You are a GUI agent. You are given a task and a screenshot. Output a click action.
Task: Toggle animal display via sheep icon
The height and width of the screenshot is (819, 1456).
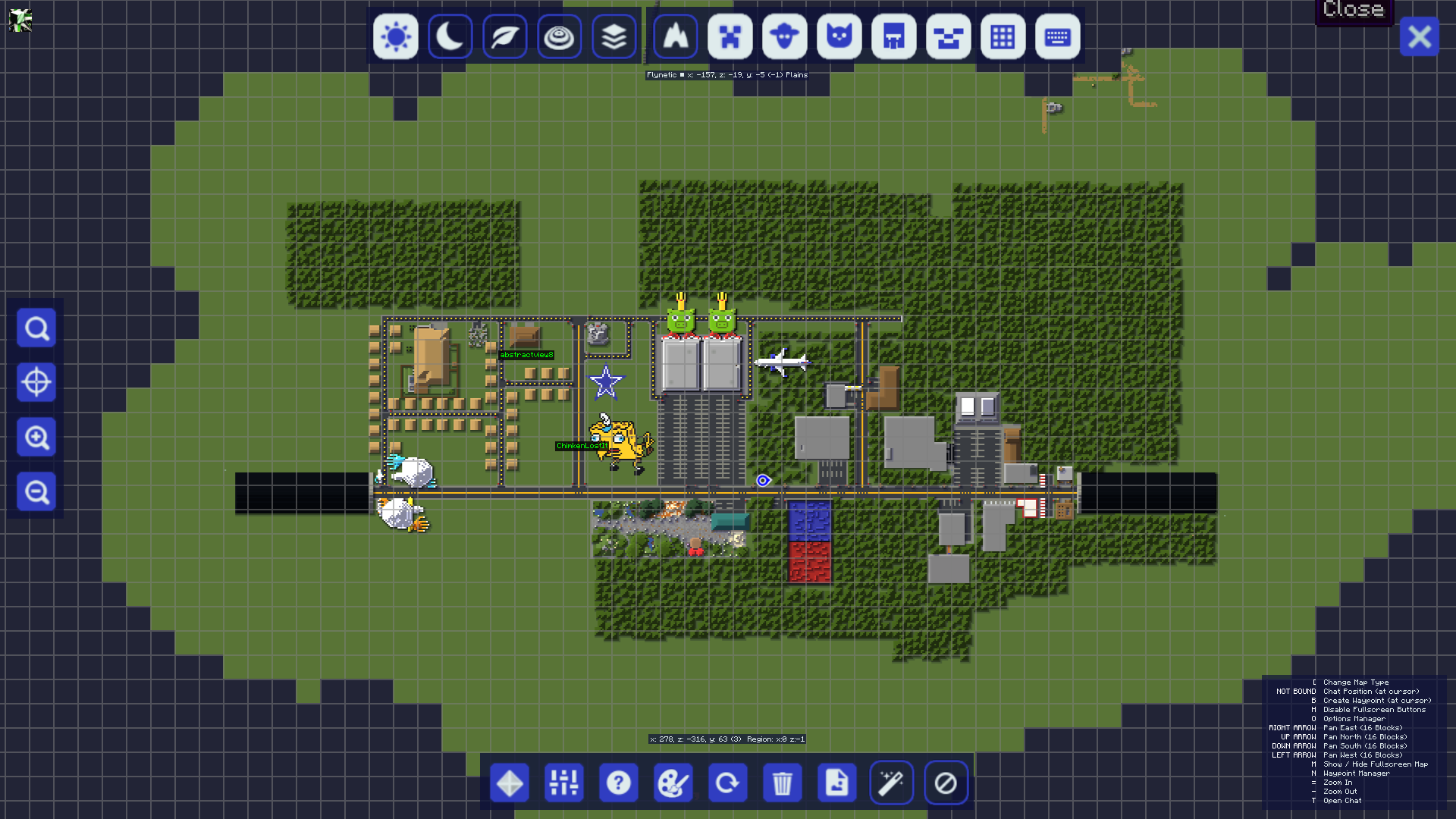coord(784,36)
